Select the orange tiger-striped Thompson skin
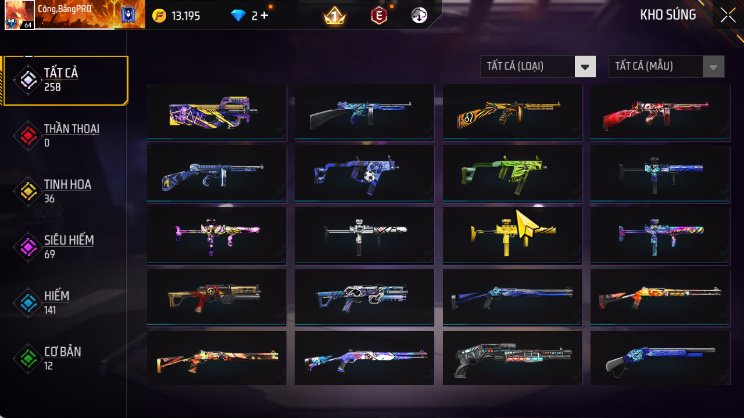 tap(511, 111)
